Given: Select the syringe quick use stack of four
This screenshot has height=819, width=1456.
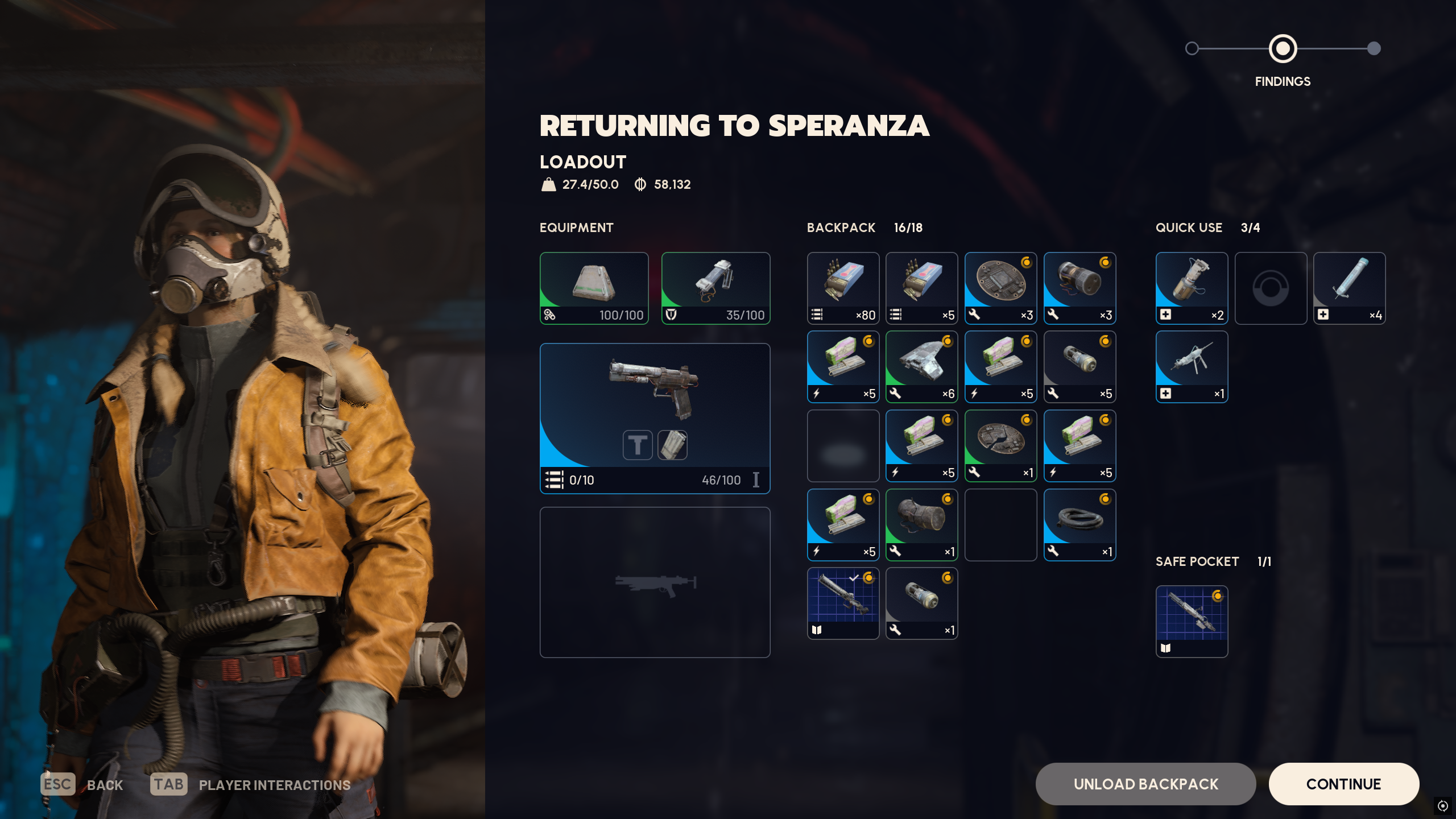Looking at the screenshot, I should pyautogui.click(x=1349, y=288).
